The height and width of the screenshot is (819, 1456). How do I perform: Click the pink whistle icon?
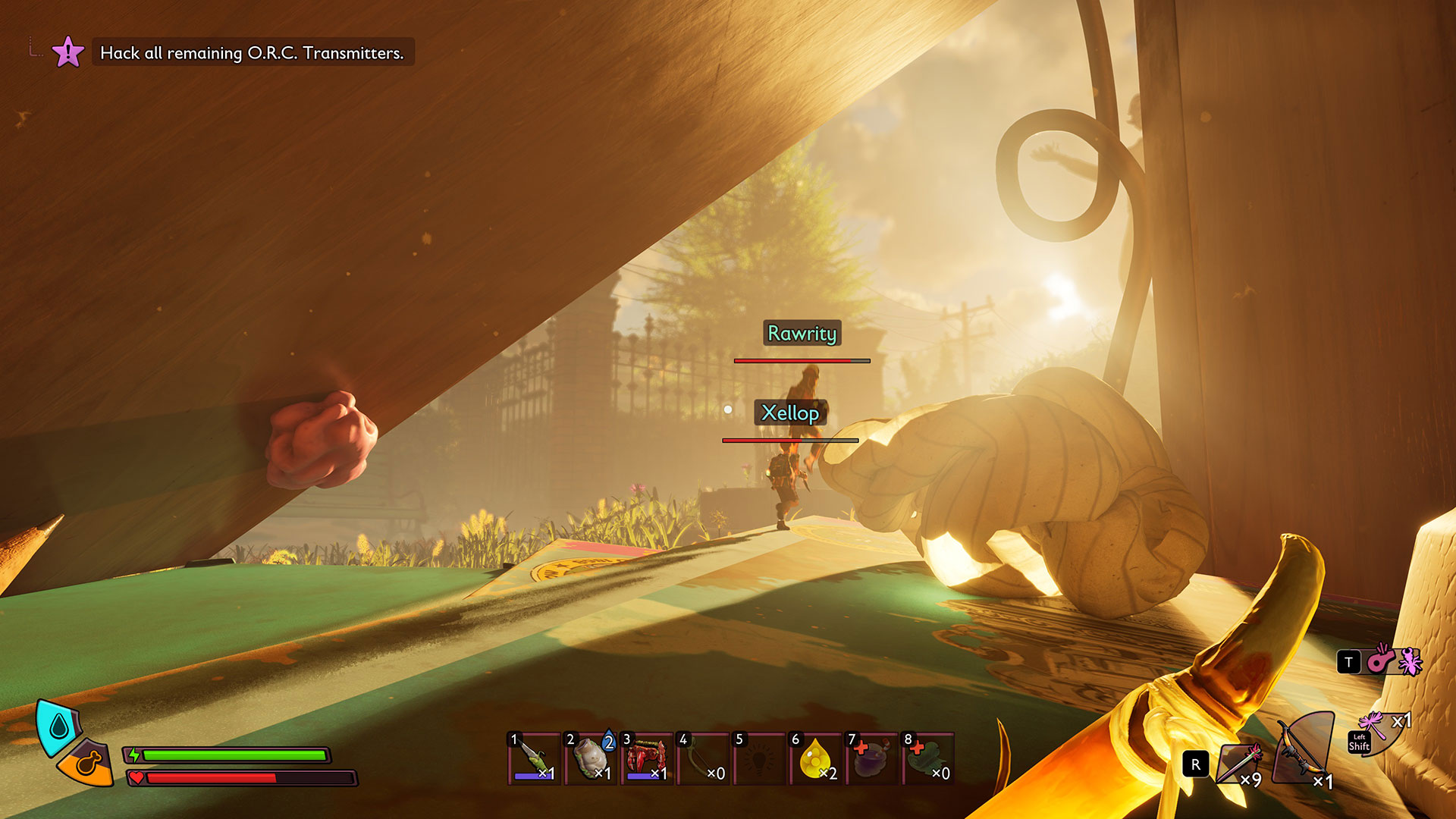click(x=1380, y=660)
